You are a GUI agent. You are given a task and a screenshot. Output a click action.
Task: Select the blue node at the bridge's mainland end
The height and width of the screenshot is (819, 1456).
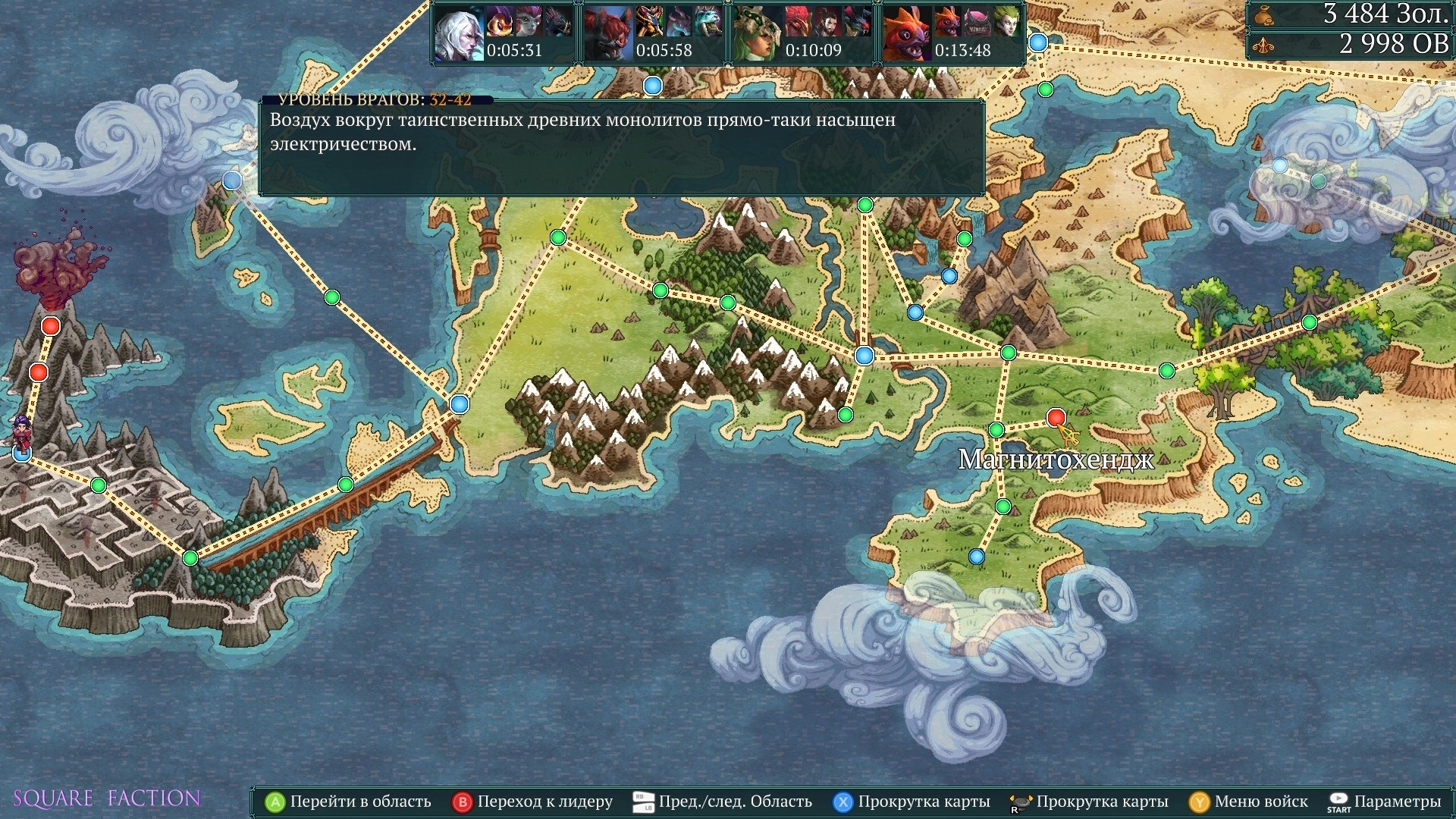pyautogui.click(x=459, y=403)
